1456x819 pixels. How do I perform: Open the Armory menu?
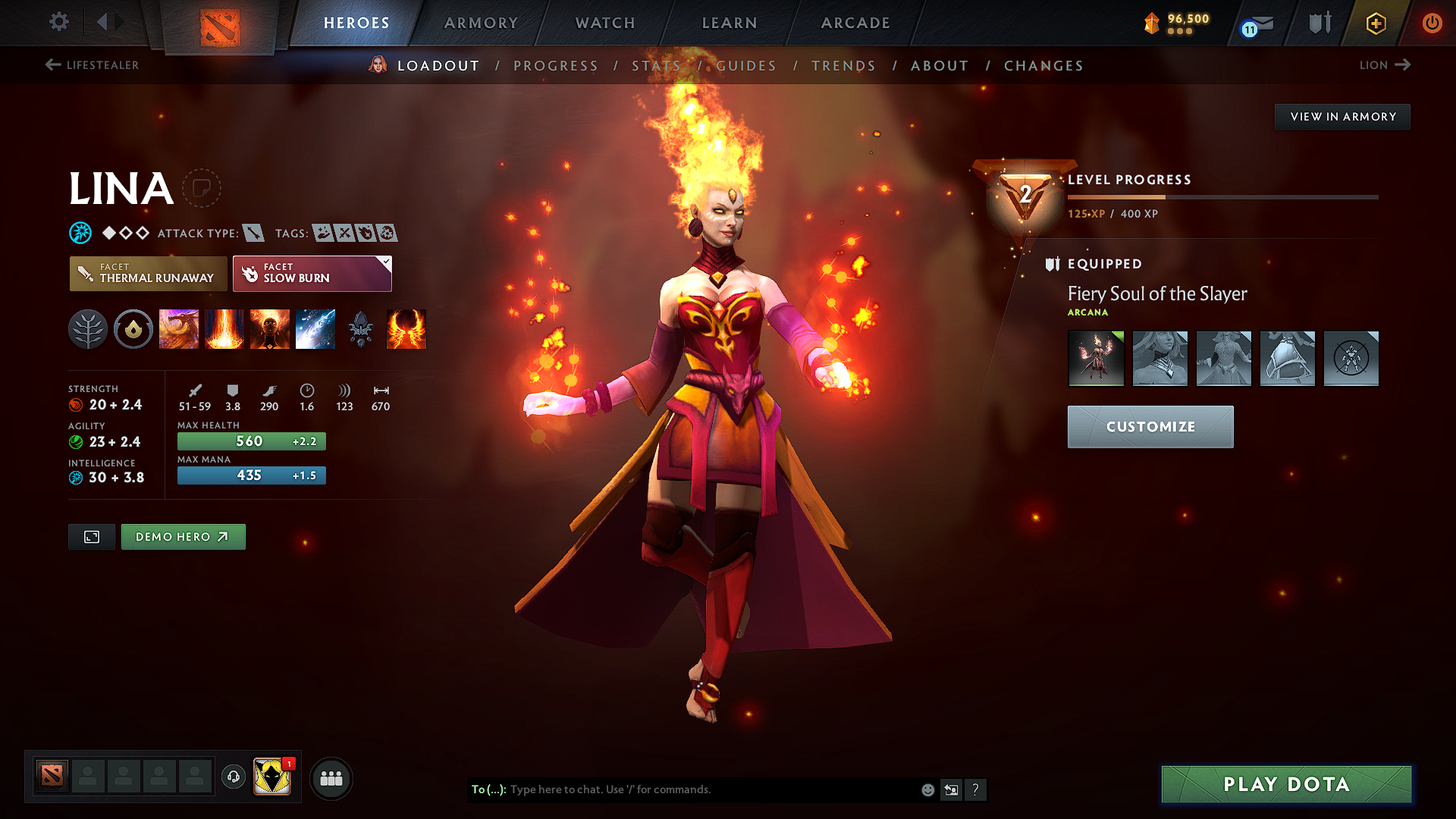click(x=481, y=23)
